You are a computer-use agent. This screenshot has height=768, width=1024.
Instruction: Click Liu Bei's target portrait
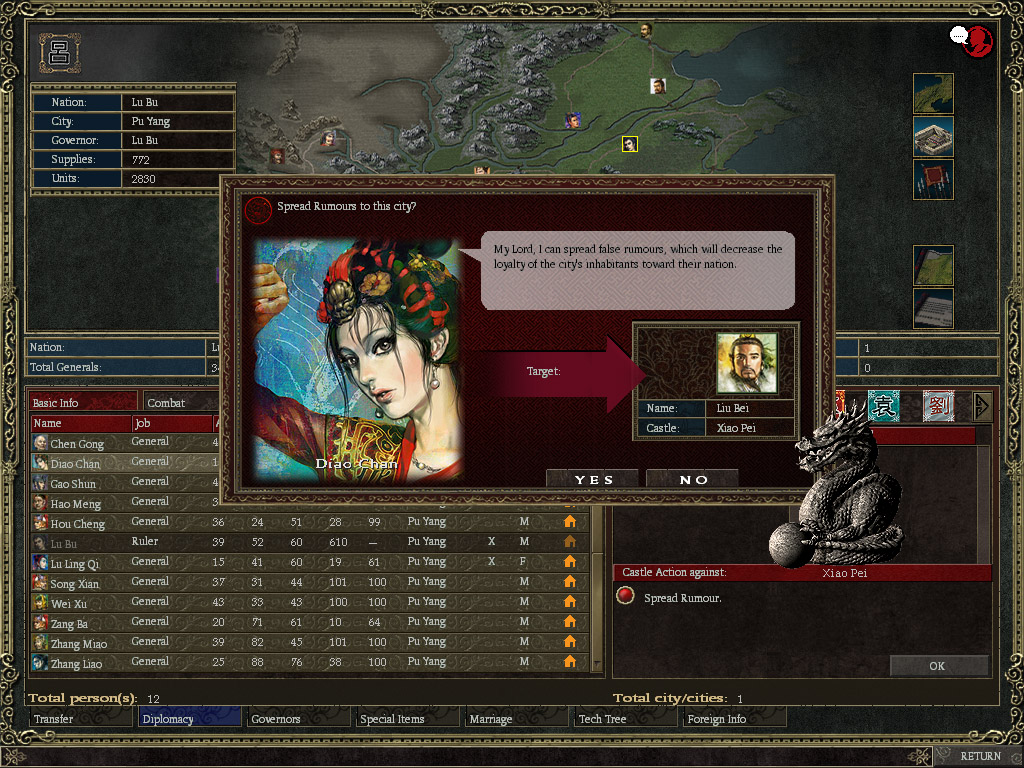[x=746, y=363]
